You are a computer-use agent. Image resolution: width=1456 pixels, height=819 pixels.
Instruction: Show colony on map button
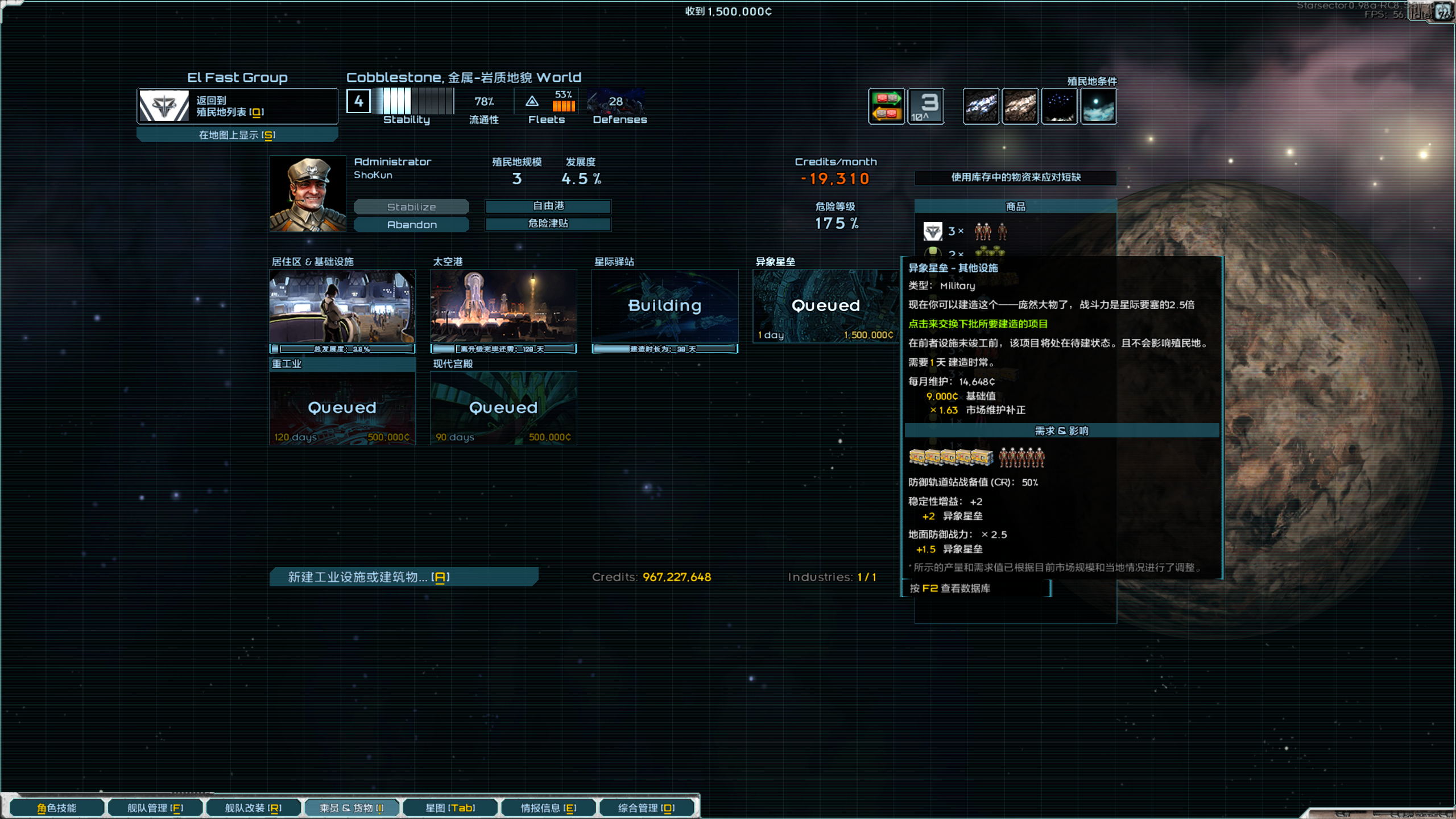[x=237, y=135]
